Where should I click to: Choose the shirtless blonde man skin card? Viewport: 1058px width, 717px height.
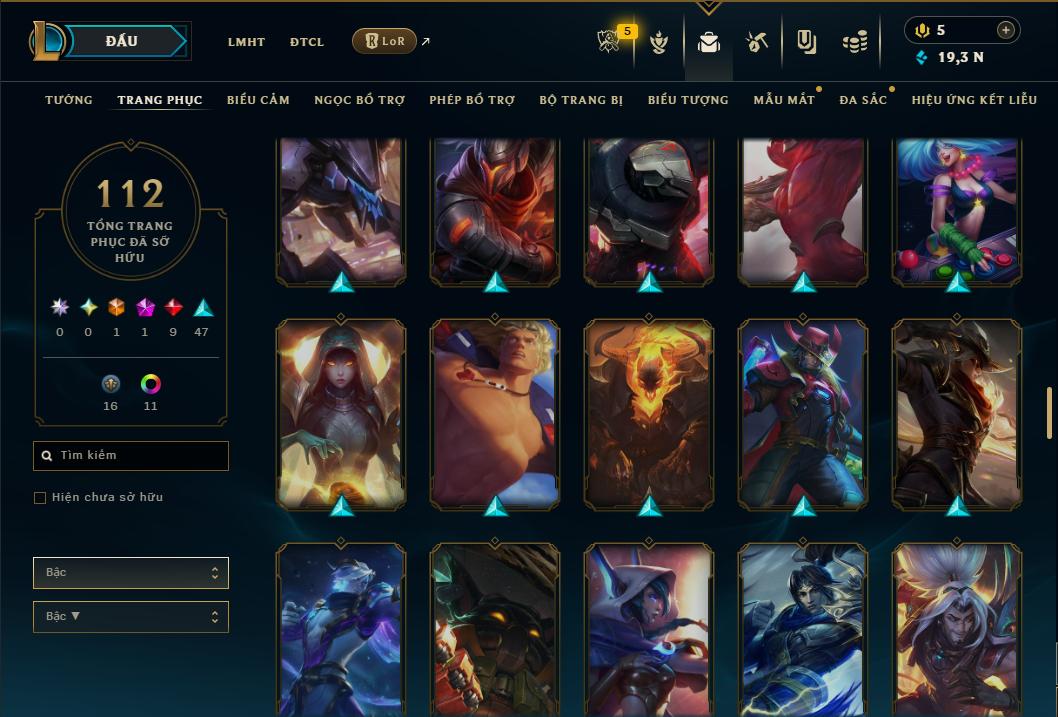(495, 412)
